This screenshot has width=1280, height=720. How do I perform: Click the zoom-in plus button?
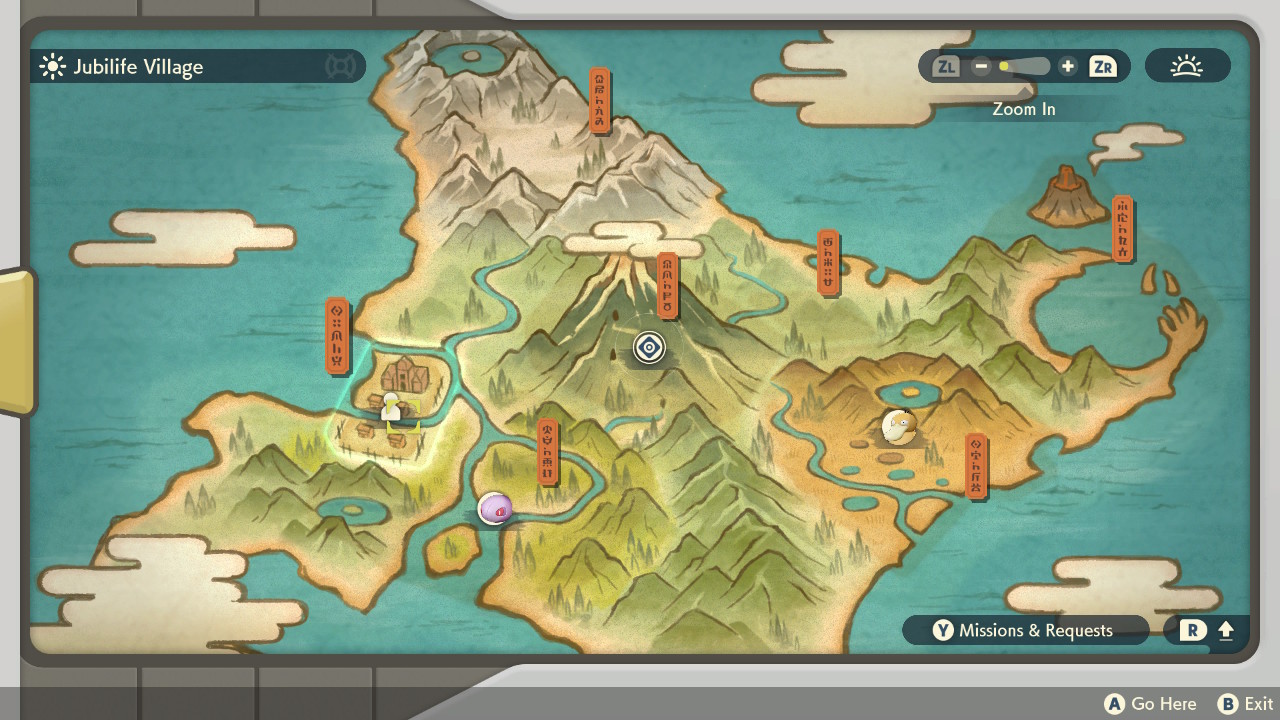pos(1067,67)
